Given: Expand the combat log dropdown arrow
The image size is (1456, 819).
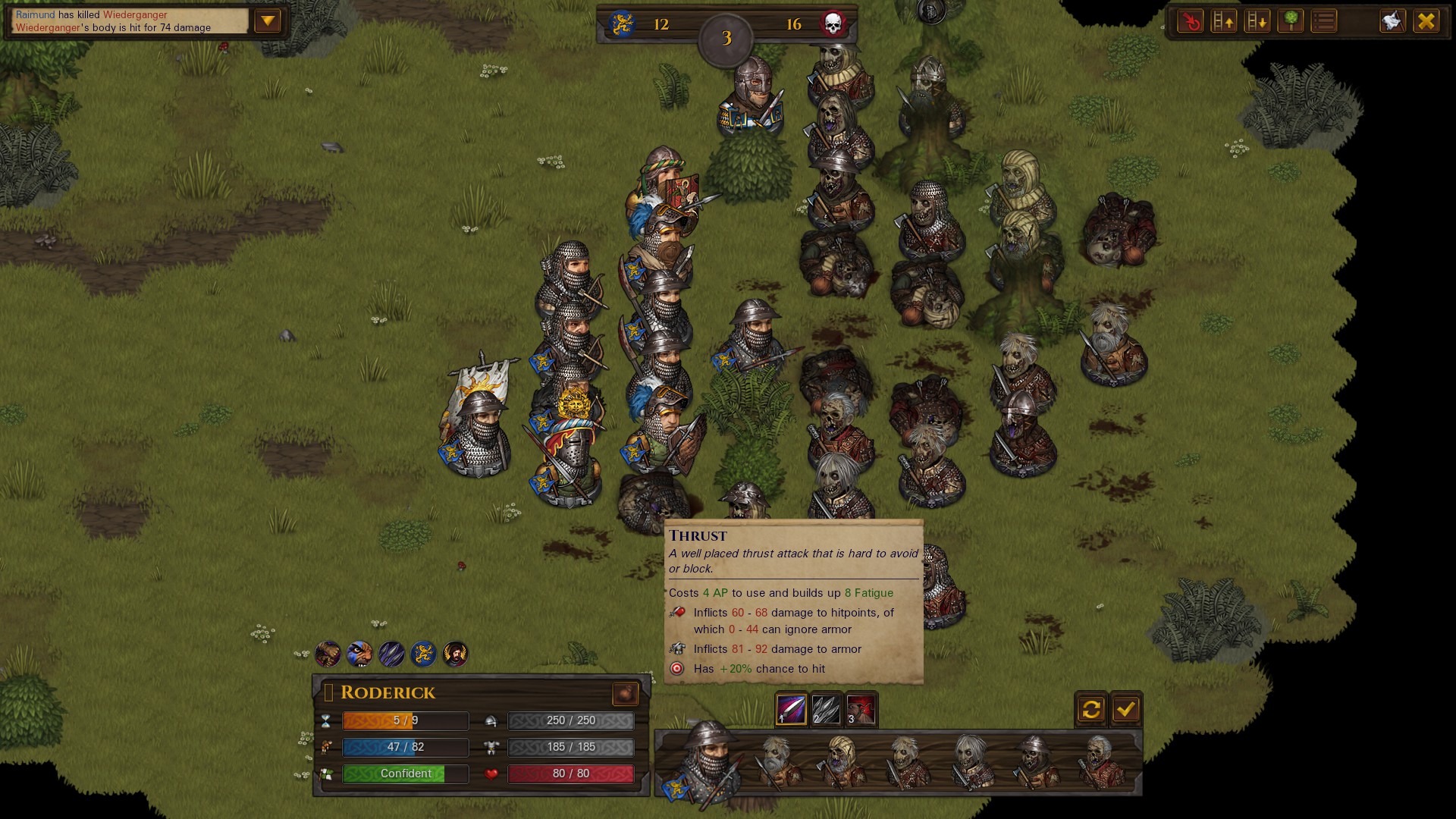Looking at the screenshot, I should [268, 21].
